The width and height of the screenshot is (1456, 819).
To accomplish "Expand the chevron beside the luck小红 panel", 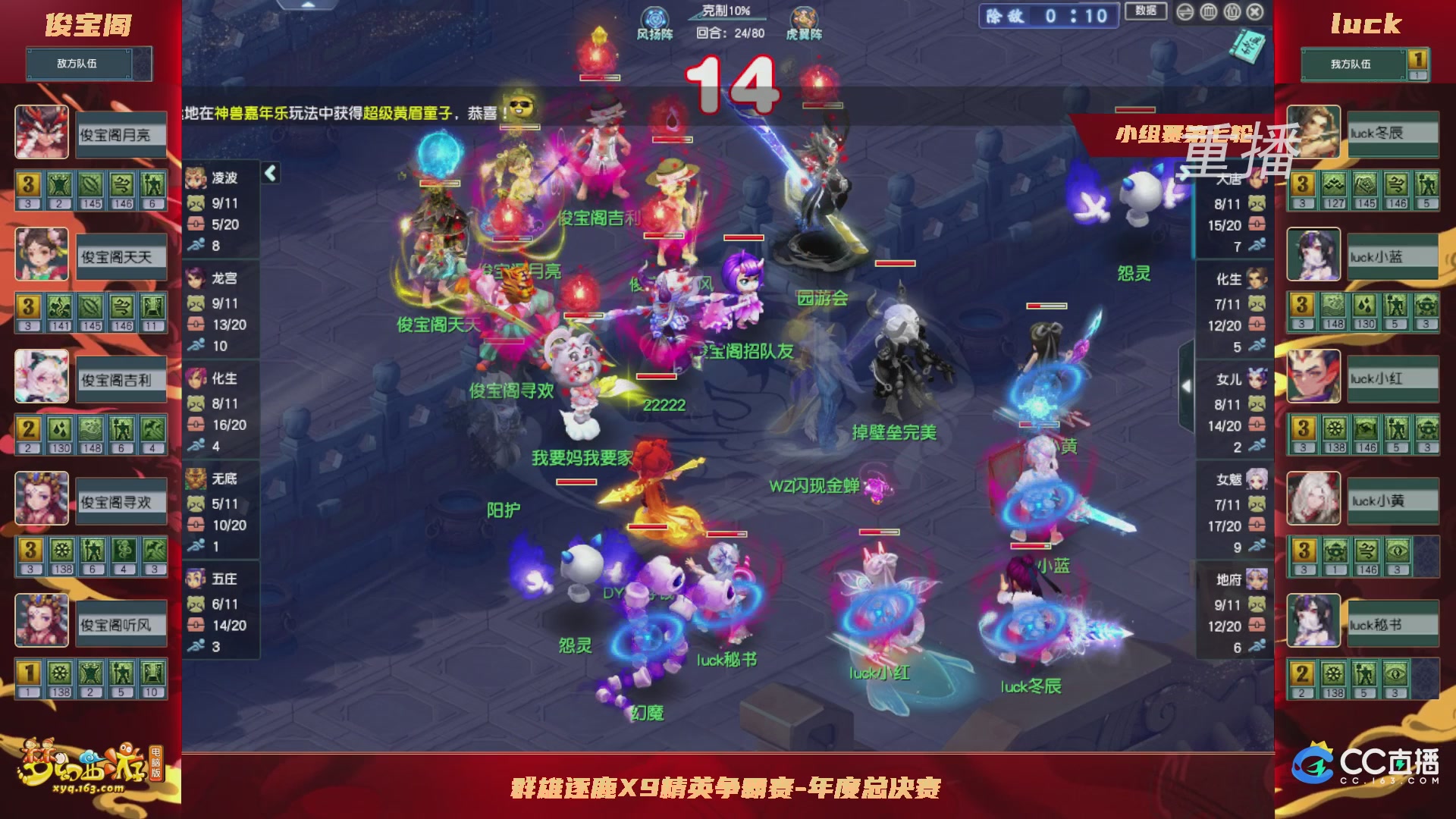I will tap(1186, 384).
